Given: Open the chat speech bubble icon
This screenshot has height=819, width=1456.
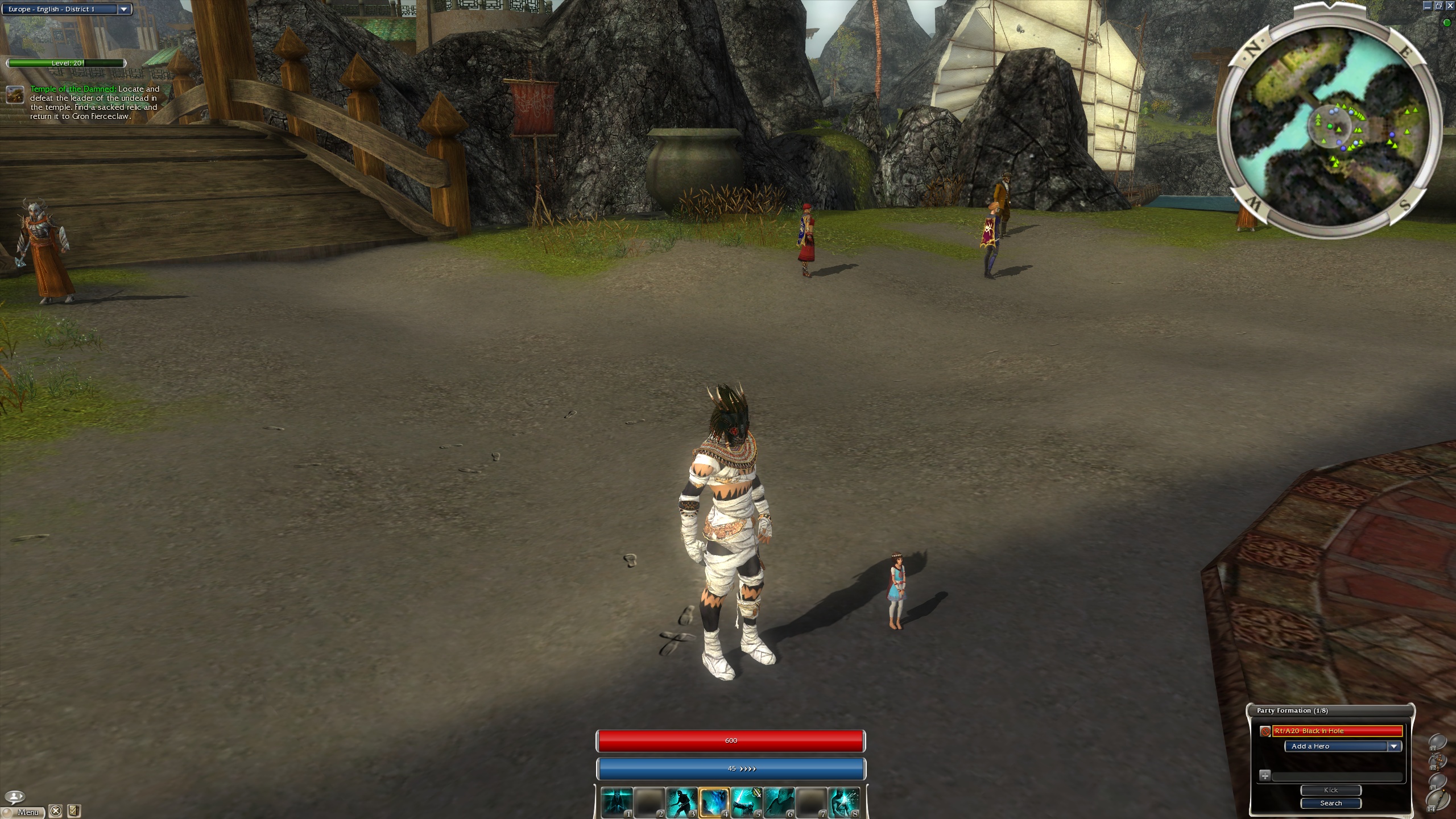Looking at the screenshot, I should click(x=15, y=796).
